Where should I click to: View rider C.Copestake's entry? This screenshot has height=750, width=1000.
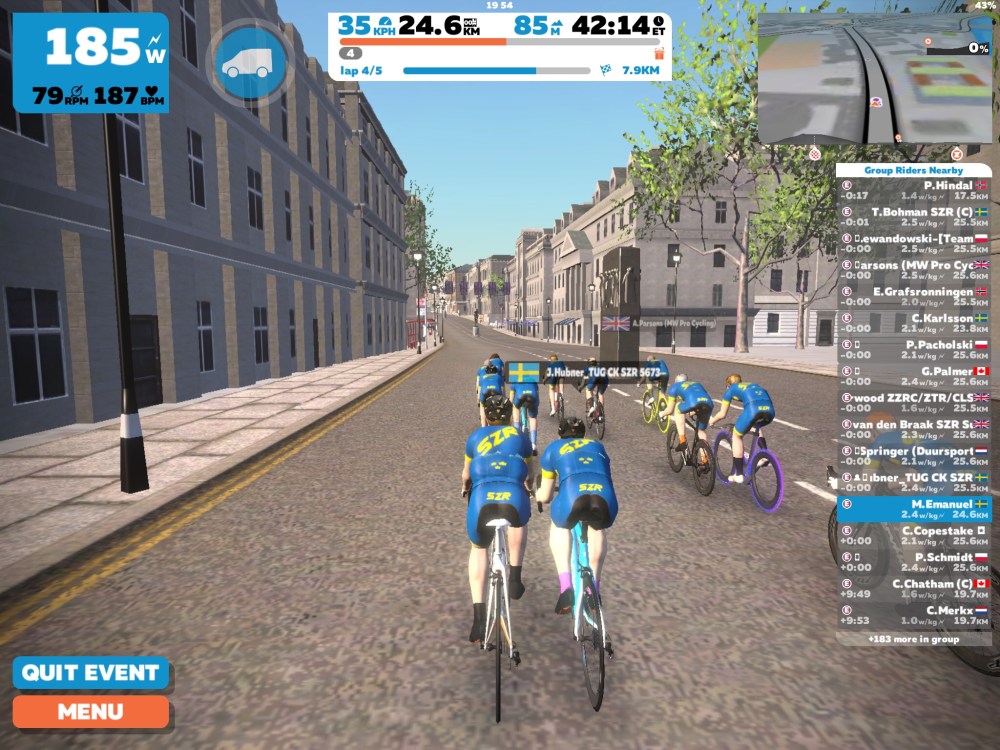913,536
